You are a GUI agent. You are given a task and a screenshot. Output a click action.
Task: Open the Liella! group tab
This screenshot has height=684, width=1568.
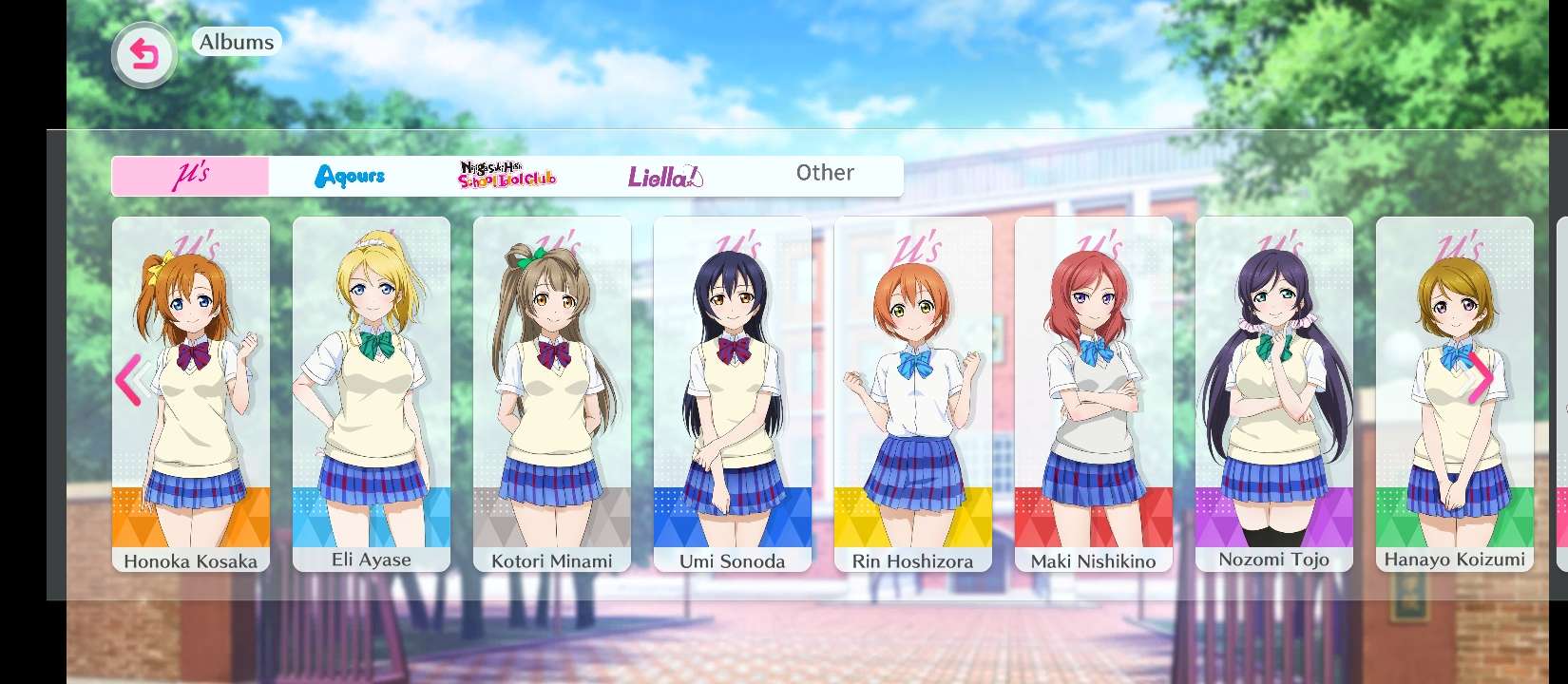pyautogui.click(x=665, y=177)
